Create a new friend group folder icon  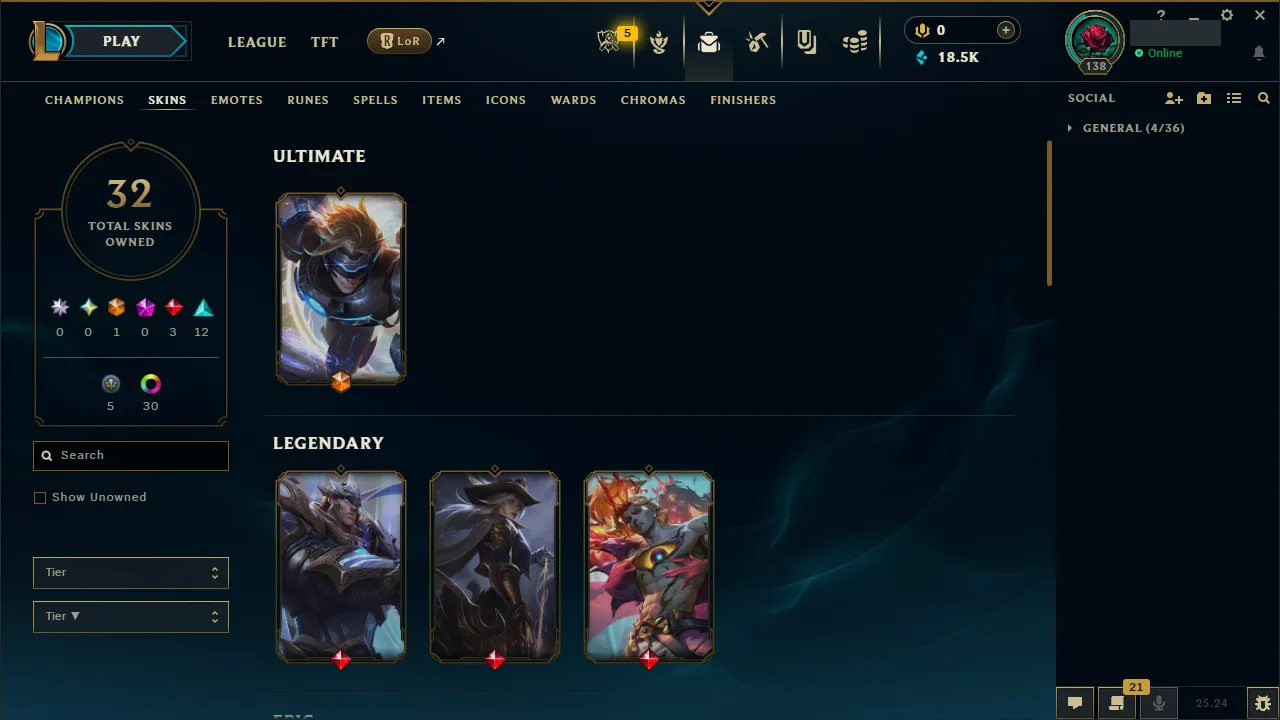(1204, 98)
